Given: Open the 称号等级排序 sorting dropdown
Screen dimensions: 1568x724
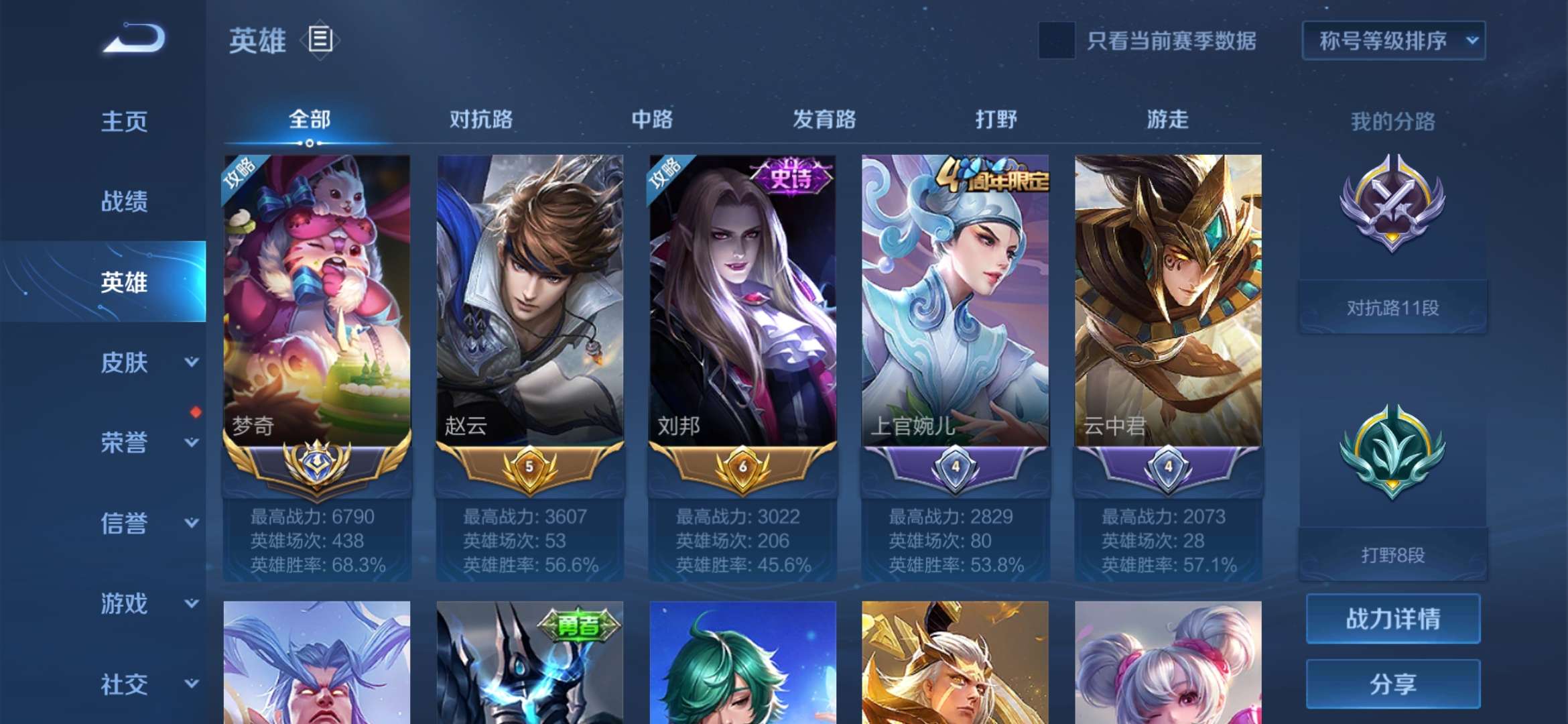Looking at the screenshot, I should coord(1393,40).
